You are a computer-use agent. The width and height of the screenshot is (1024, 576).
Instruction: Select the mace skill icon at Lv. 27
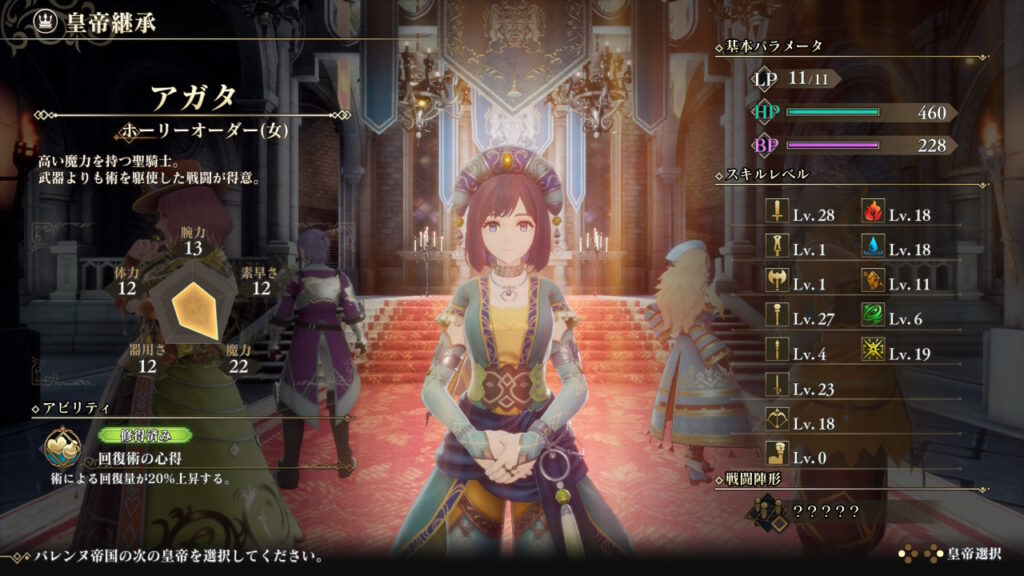point(777,315)
